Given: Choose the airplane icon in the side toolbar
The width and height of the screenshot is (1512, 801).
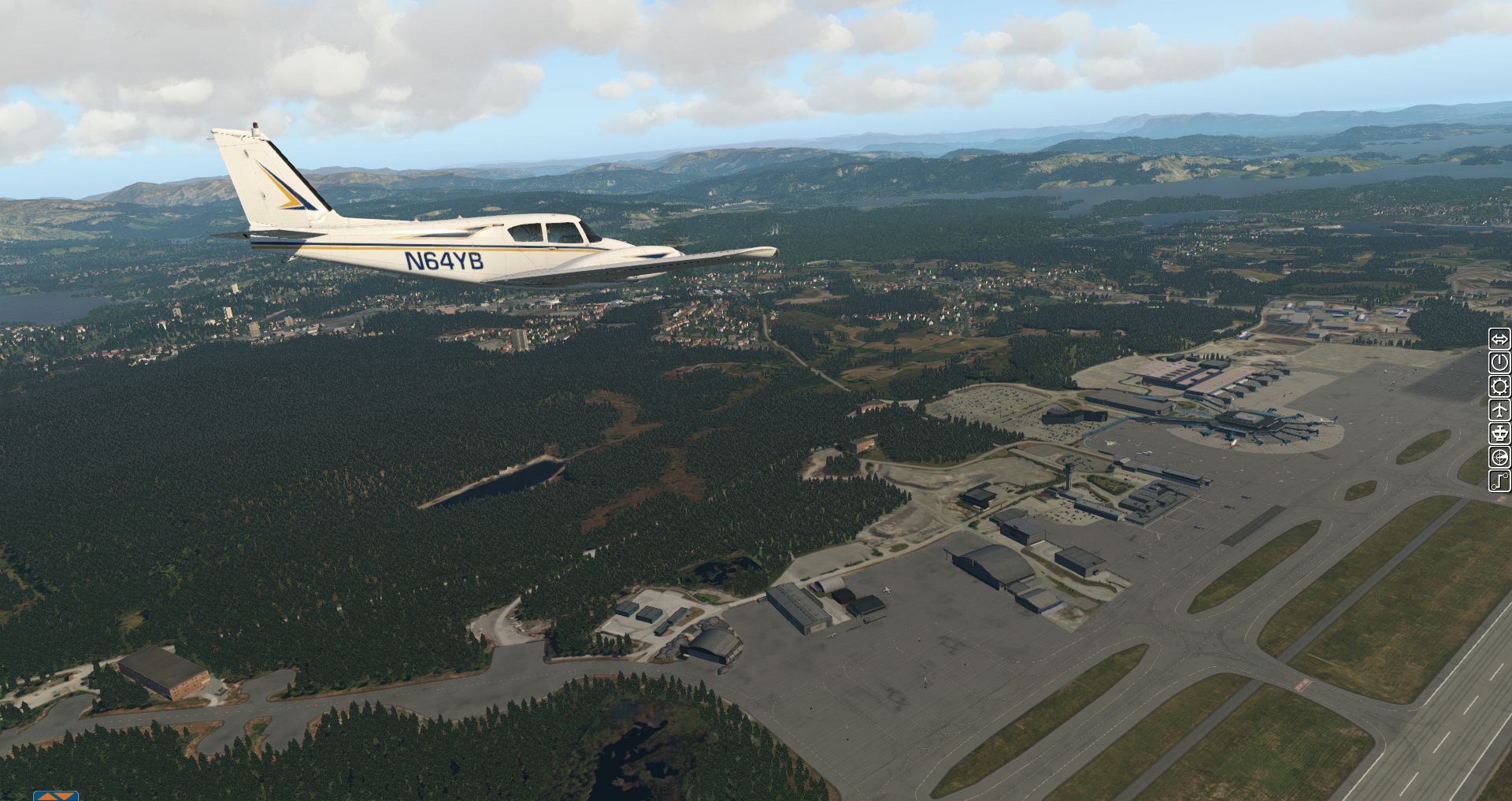Looking at the screenshot, I should pyautogui.click(x=1499, y=410).
